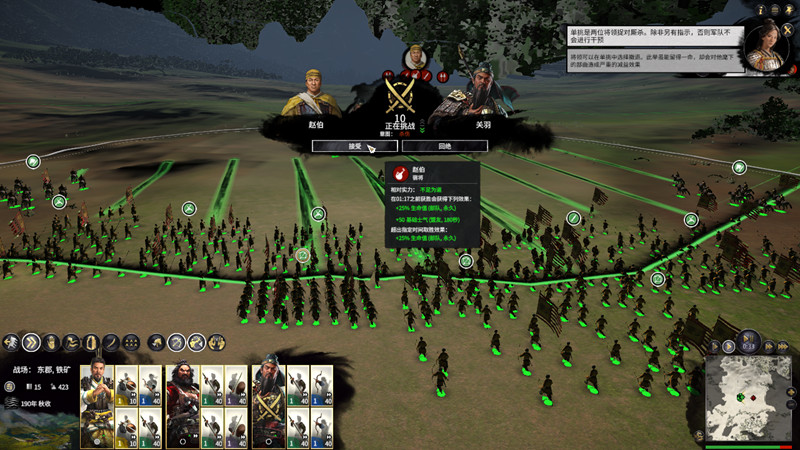
Task: Close the advisor tip panel
Action: pyautogui.click(x=787, y=30)
